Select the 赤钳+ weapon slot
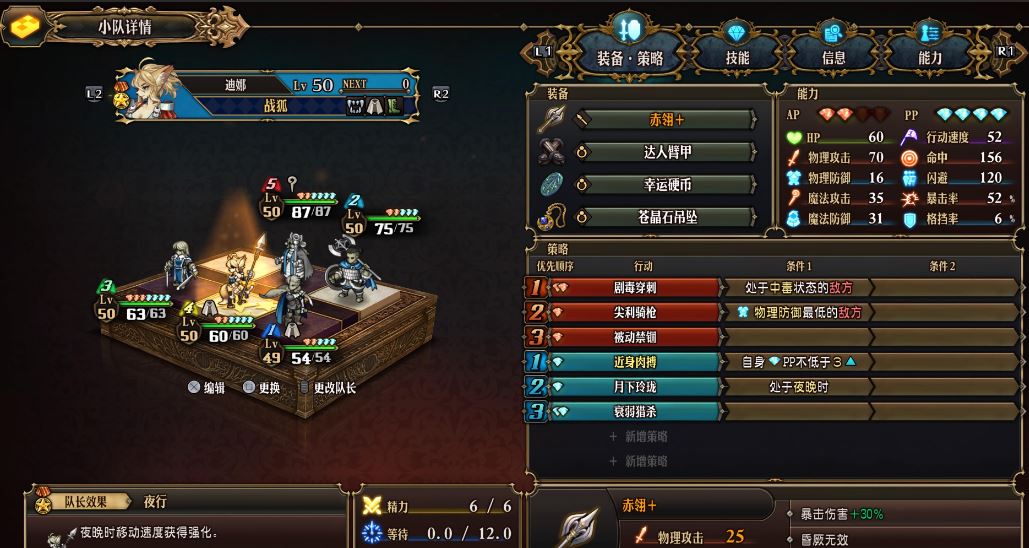 (666, 120)
